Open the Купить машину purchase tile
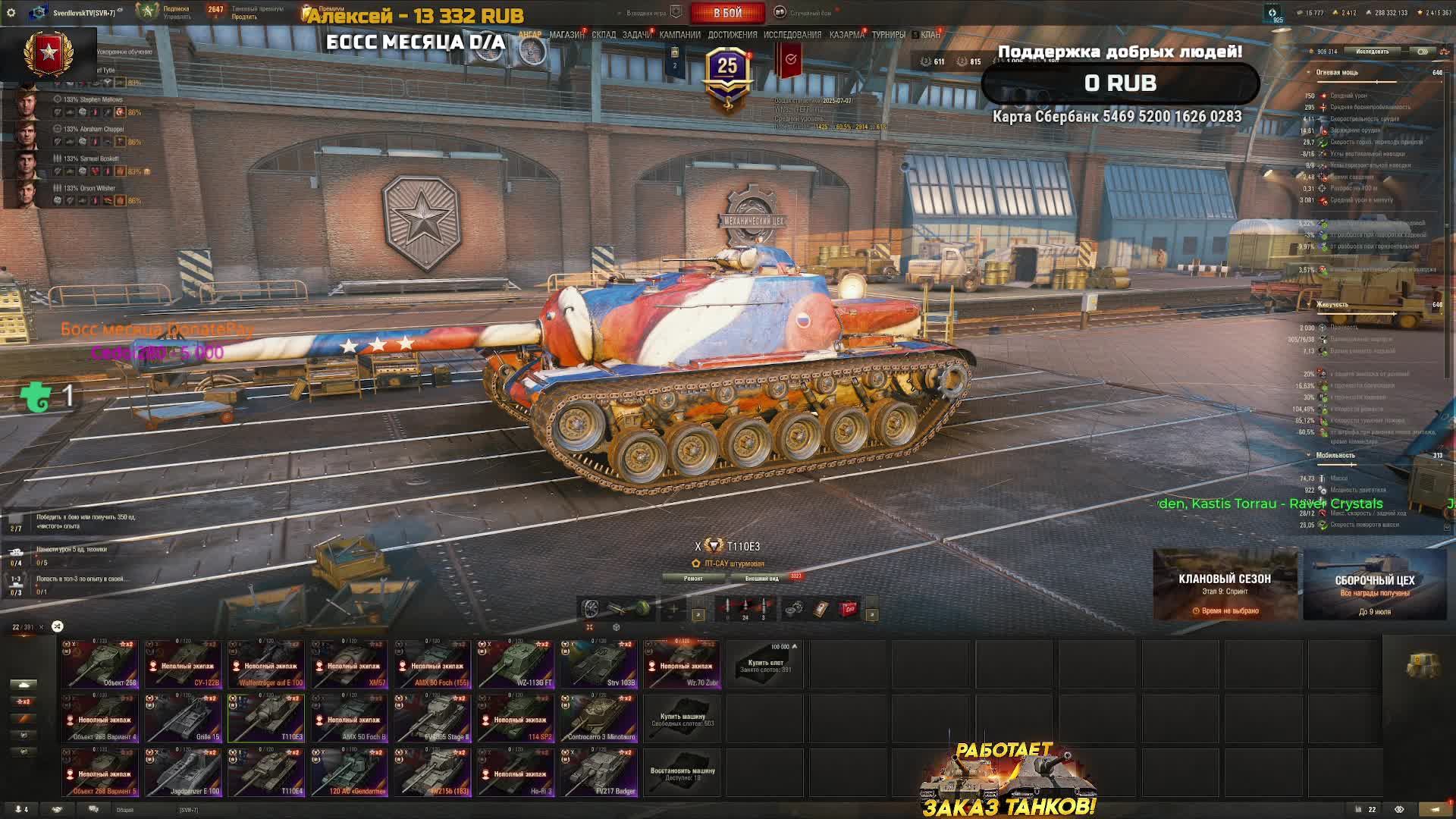The width and height of the screenshot is (1456, 819). tap(682, 718)
